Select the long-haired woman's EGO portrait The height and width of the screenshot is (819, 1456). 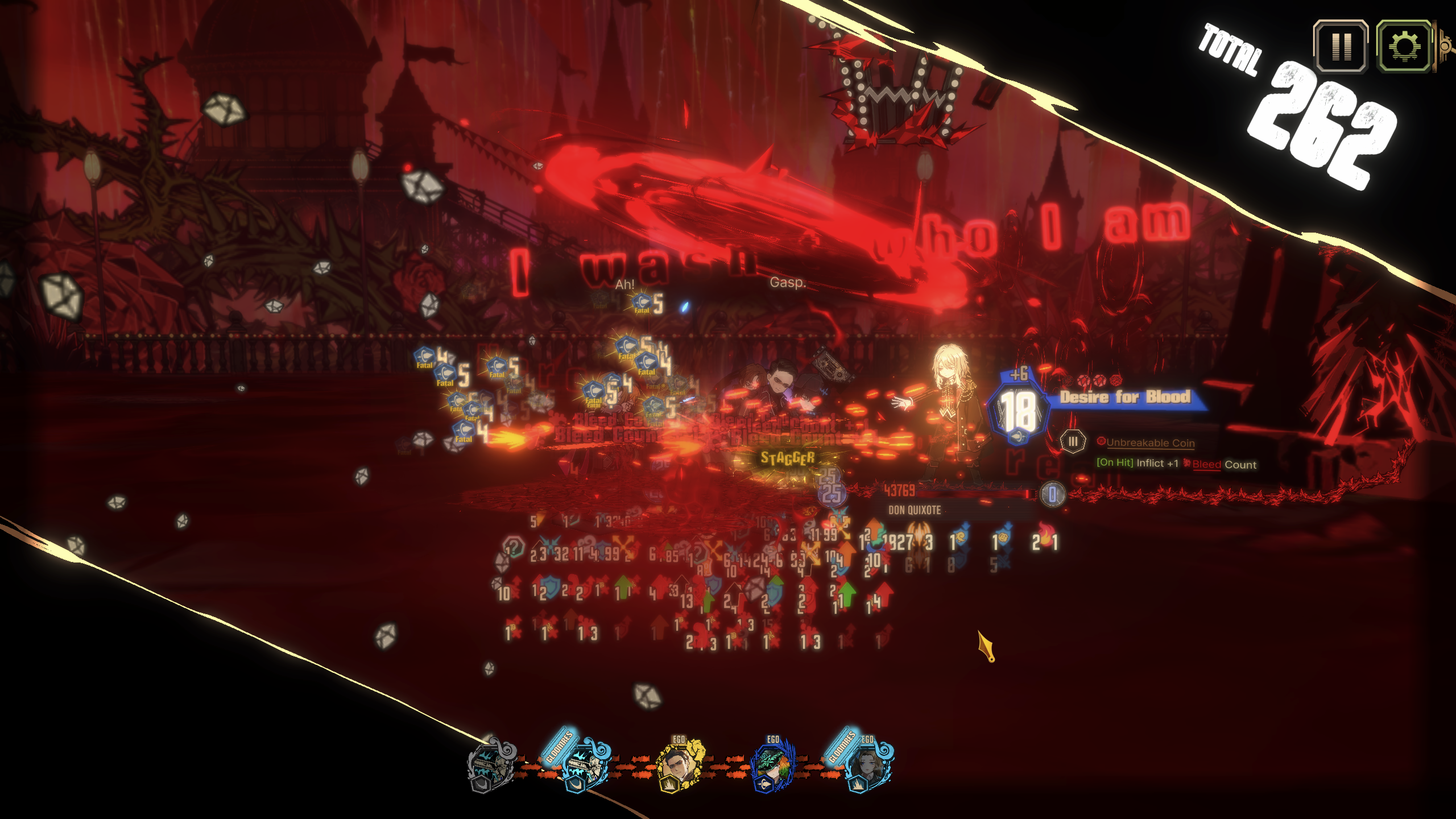click(x=866, y=765)
